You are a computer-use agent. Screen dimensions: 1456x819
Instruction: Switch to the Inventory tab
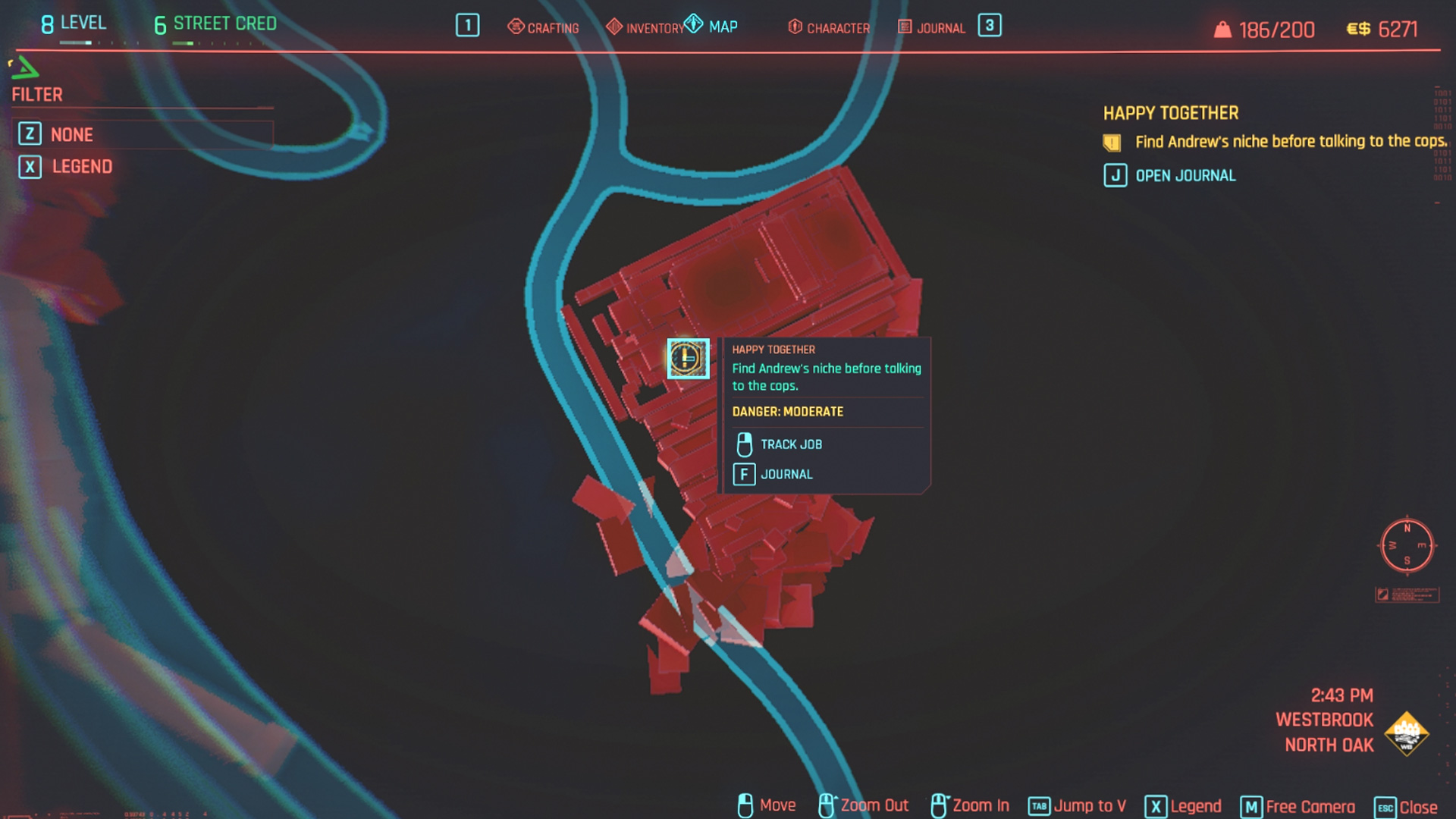tap(646, 28)
